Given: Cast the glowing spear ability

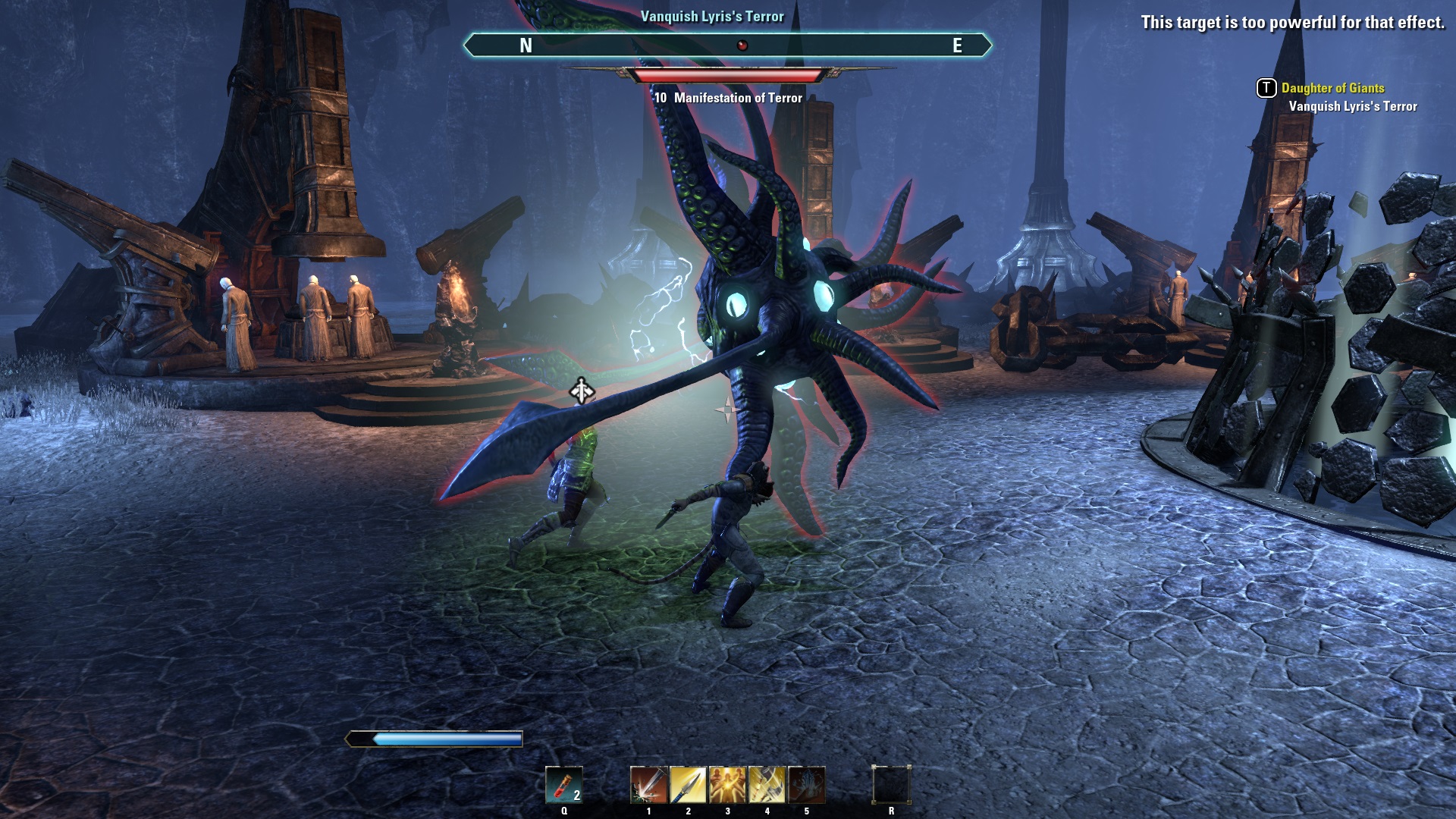Looking at the screenshot, I should 688,784.
